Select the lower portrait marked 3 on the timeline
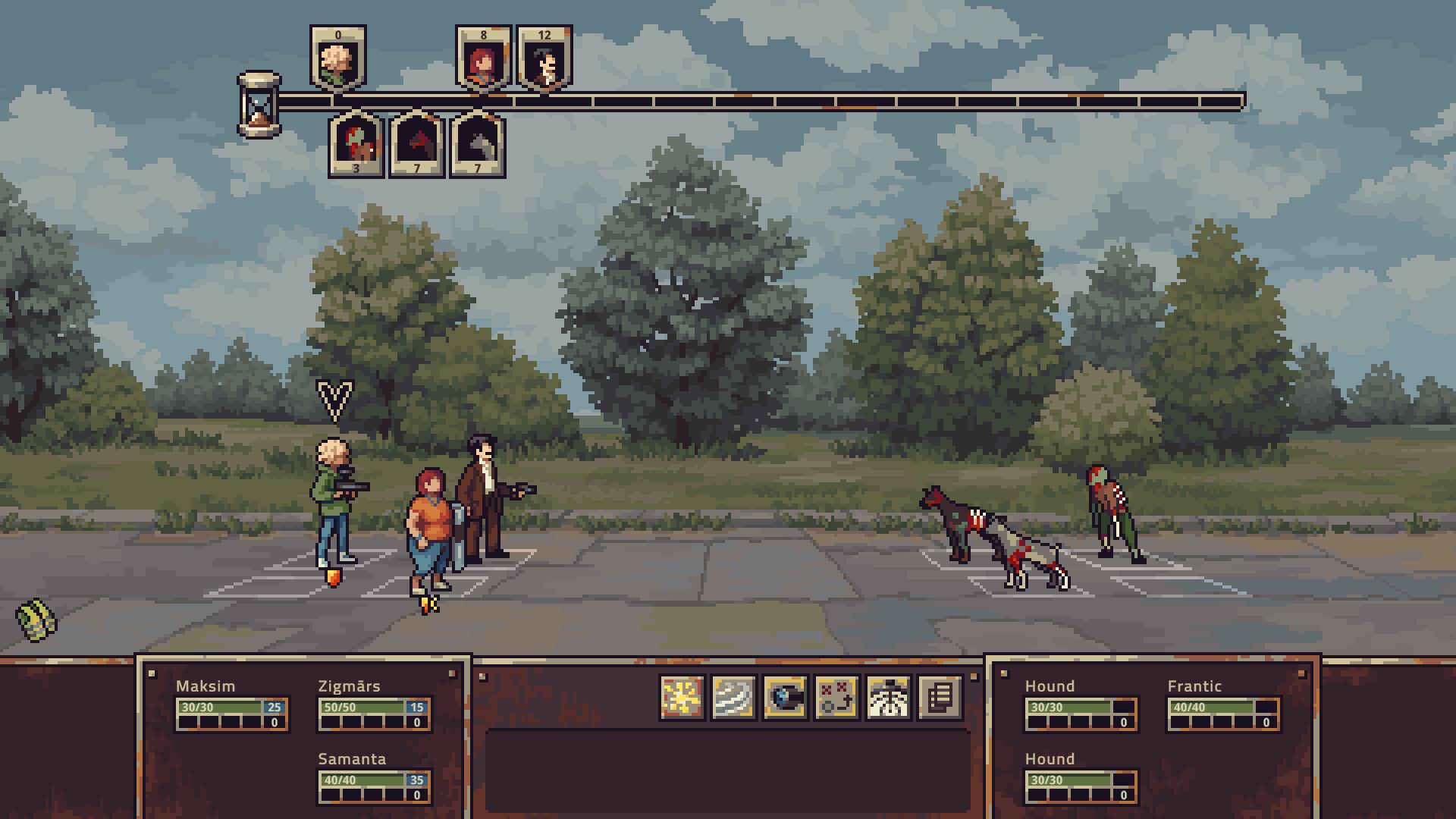This screenshot has height=819, width=1456. pyautogui.click(x=356, y=144)
